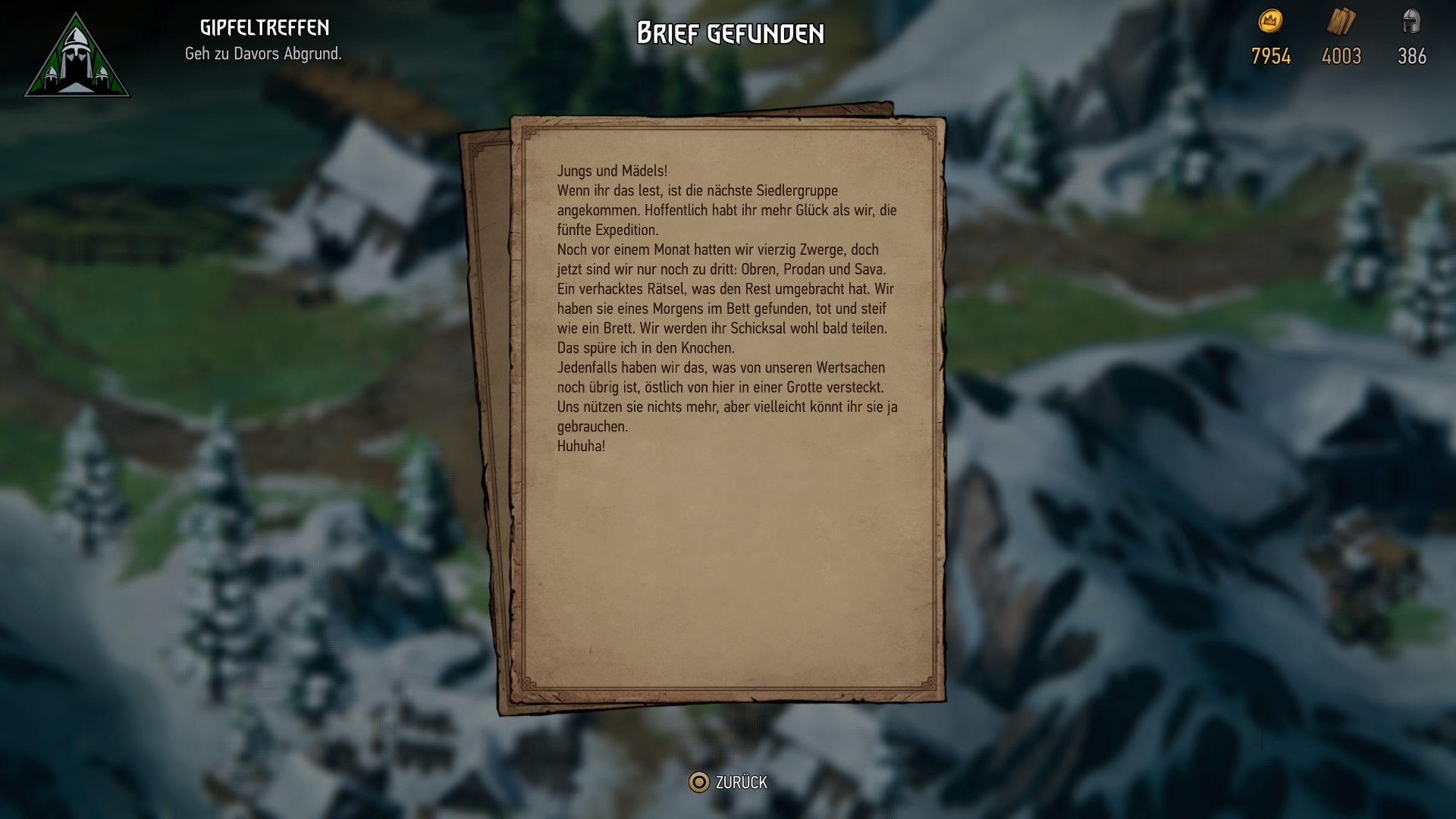Click the gold amount showing 7954
This screenshot has width=1456, height=819.
[1271, 55]
